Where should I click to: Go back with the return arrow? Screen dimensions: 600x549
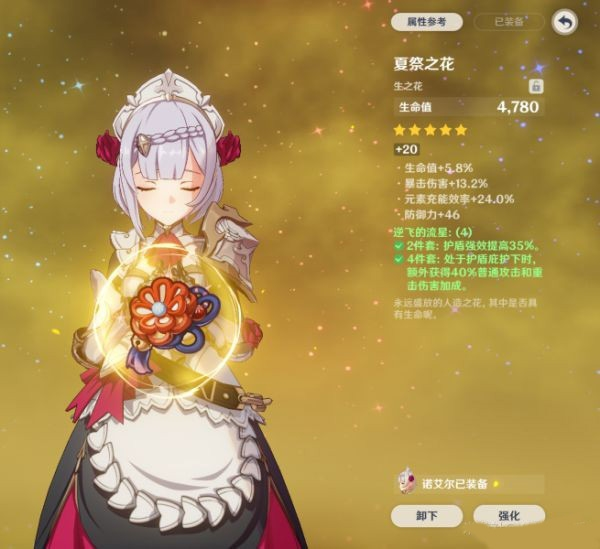tap(565, 21)
